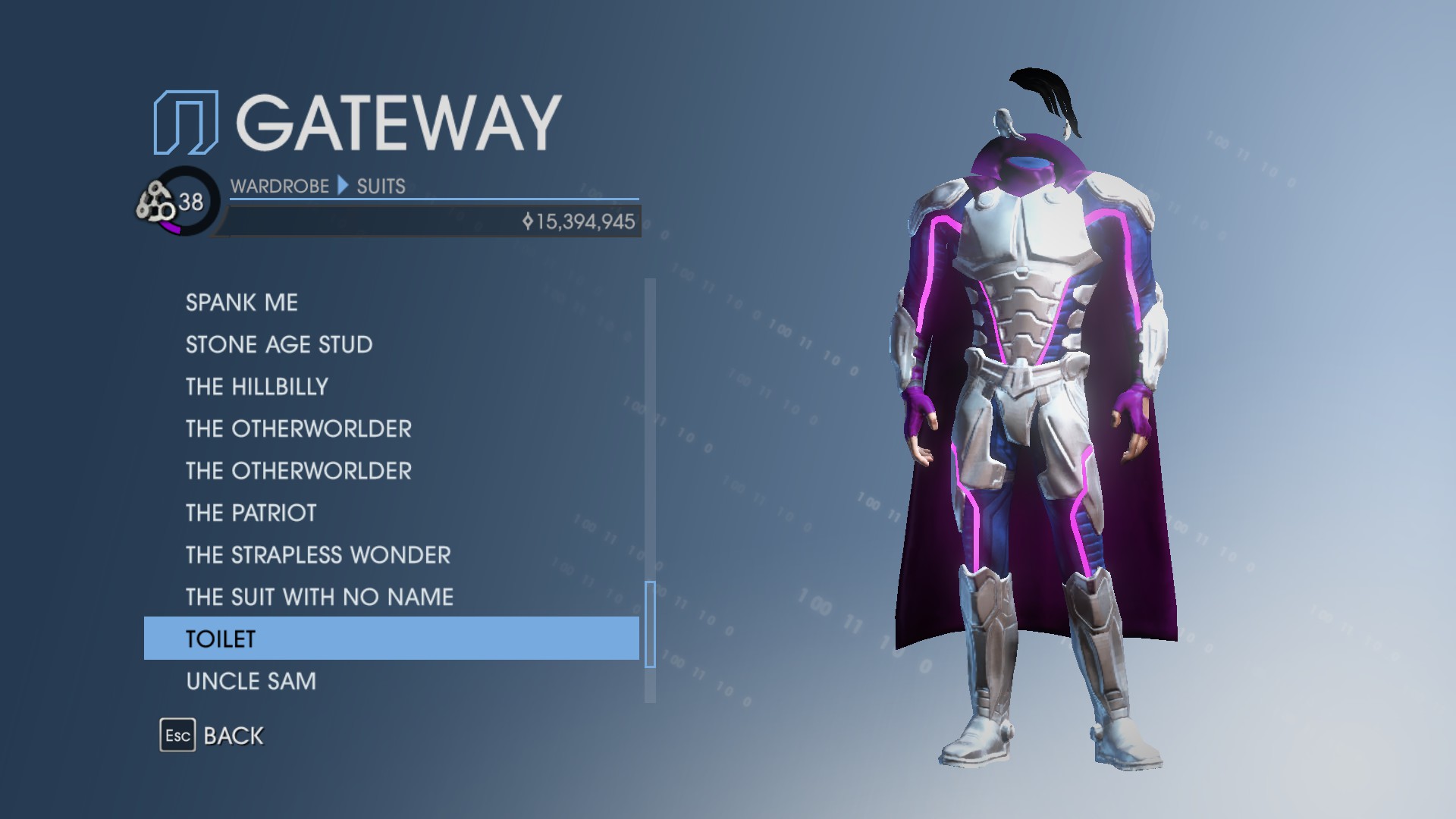
Task: Choose The Strapless Wonder suit
Action: 318,555
